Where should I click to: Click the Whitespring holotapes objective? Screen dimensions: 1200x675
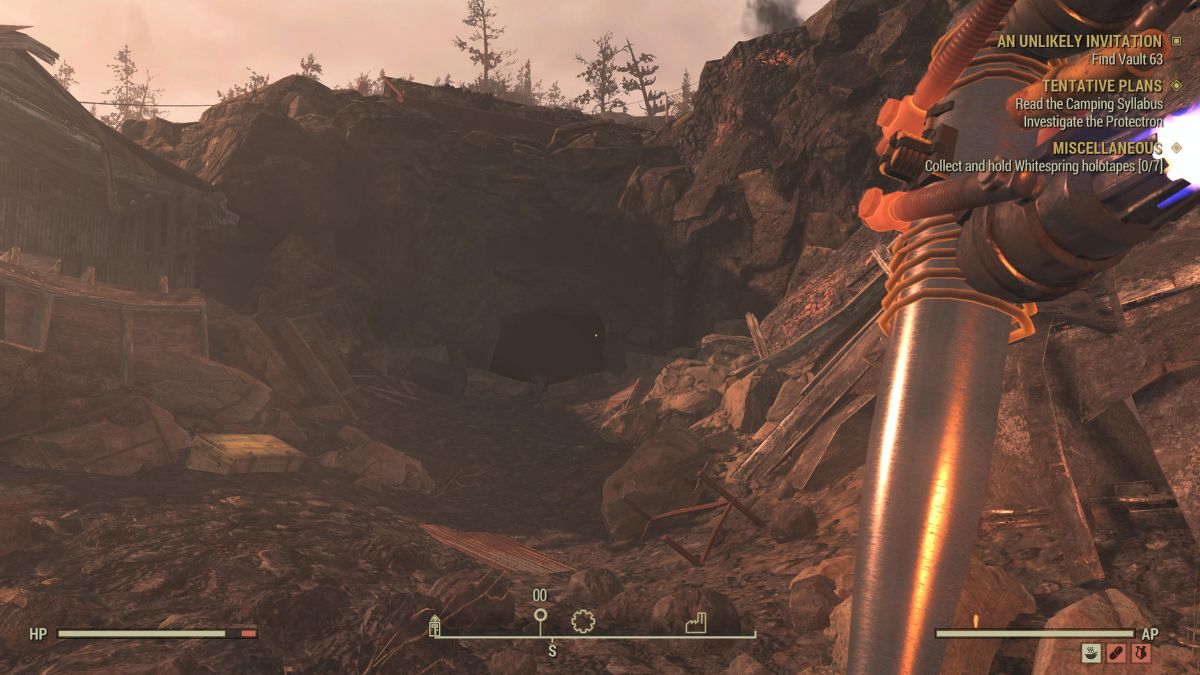pos(1044,166)
